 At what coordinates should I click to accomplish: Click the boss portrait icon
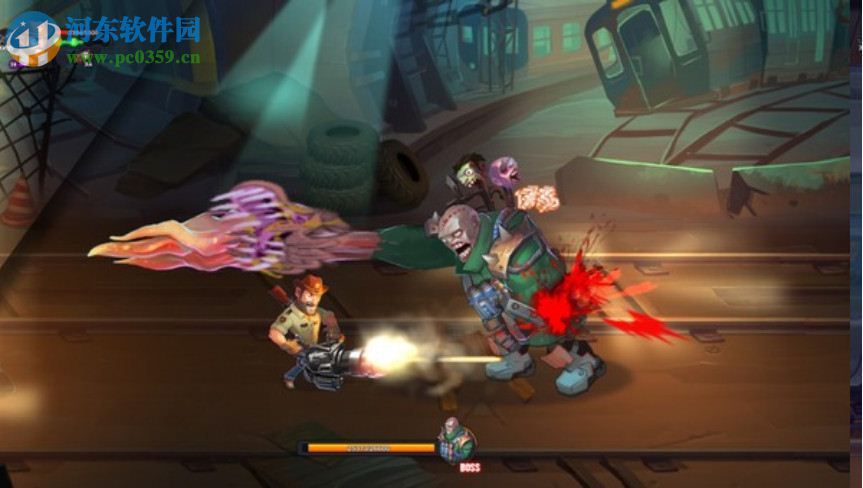click(456, 442)
